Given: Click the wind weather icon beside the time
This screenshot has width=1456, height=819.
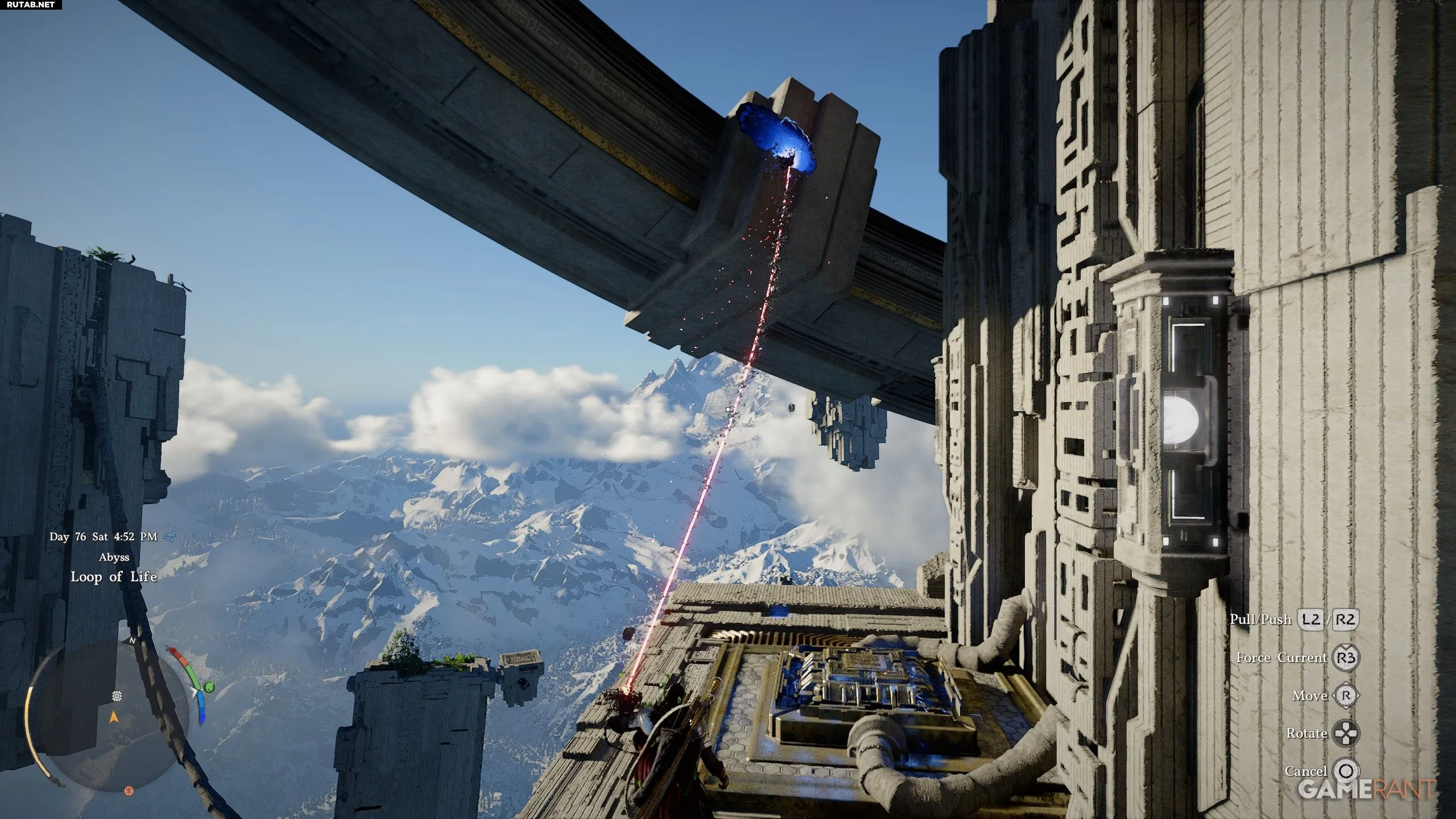Looking at the screenshot, I should pyautogui.click(x=169, y=536).
